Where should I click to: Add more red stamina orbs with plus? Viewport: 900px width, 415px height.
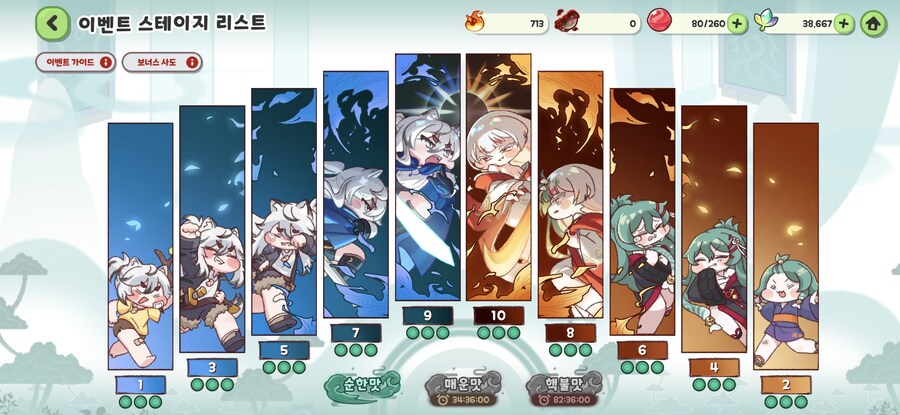click(737, 23)
